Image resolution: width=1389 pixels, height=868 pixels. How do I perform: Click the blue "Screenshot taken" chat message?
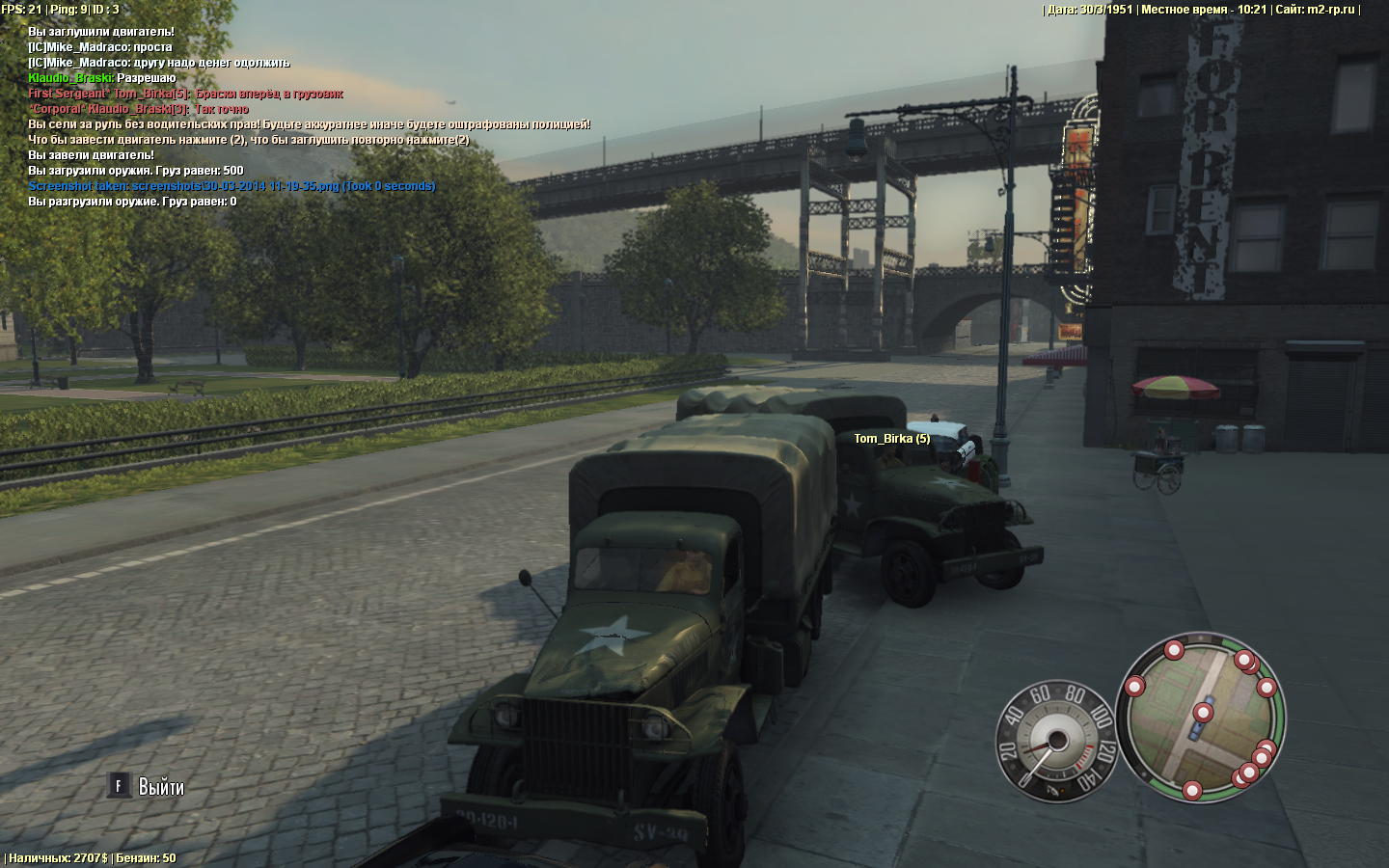[231, 186]
